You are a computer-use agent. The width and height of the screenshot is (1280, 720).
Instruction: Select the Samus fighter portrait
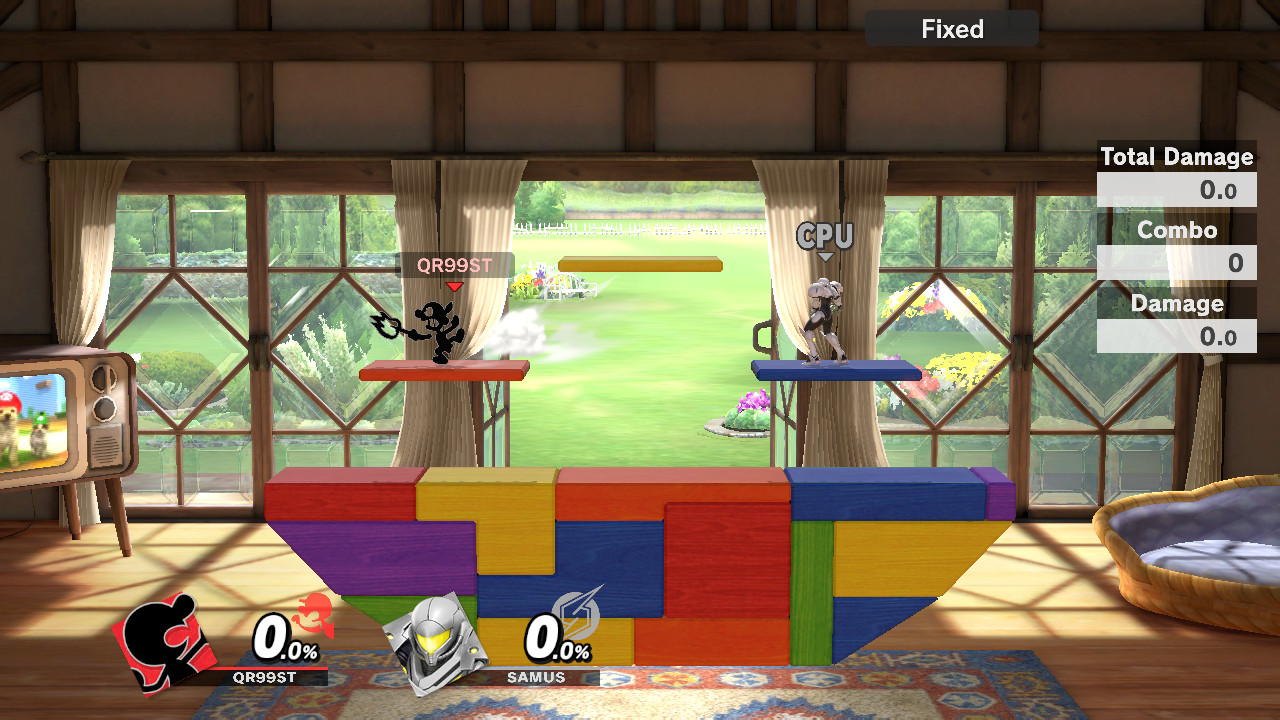click(435, 643)
